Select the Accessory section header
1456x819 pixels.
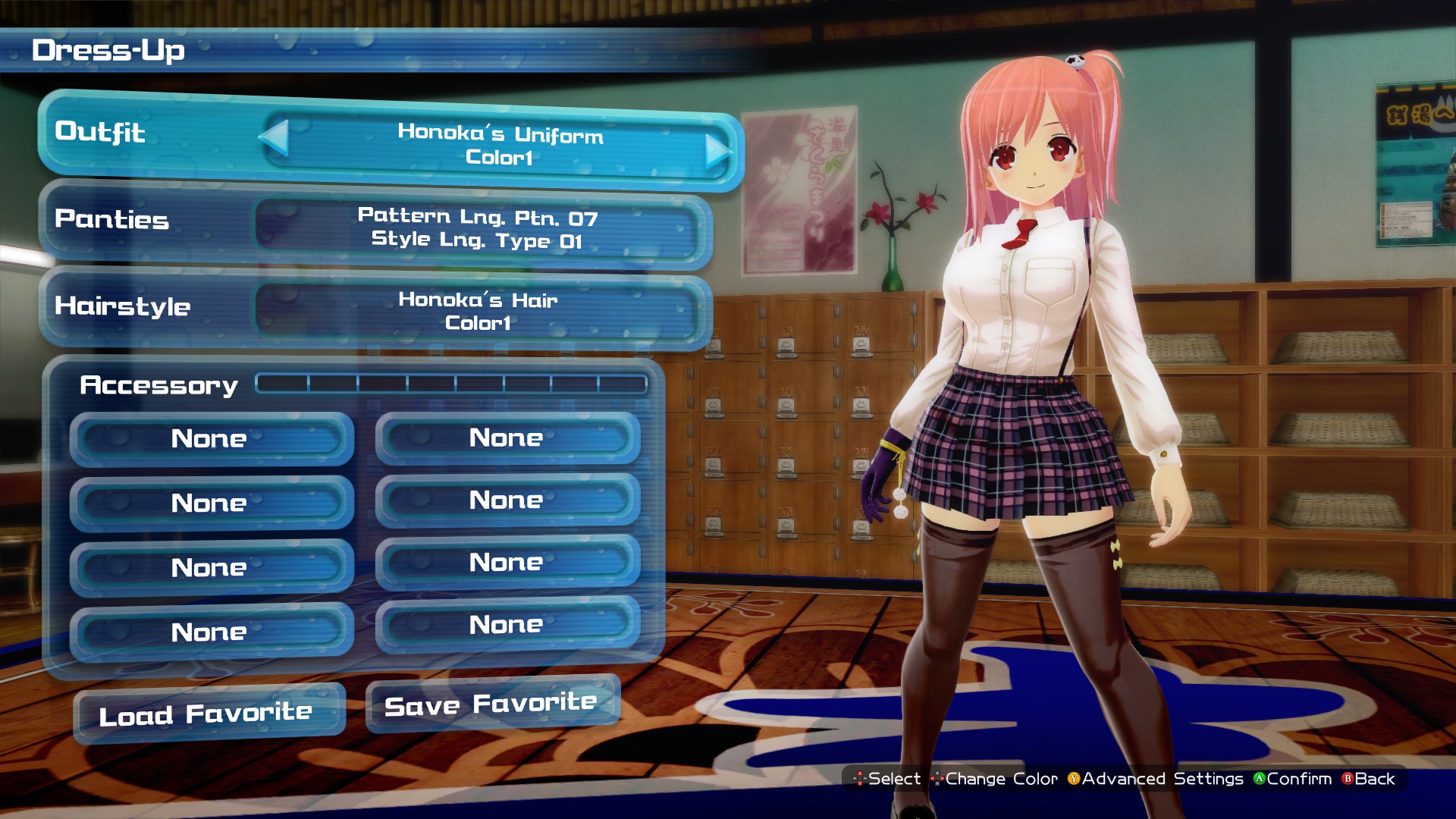coord(158,385)
